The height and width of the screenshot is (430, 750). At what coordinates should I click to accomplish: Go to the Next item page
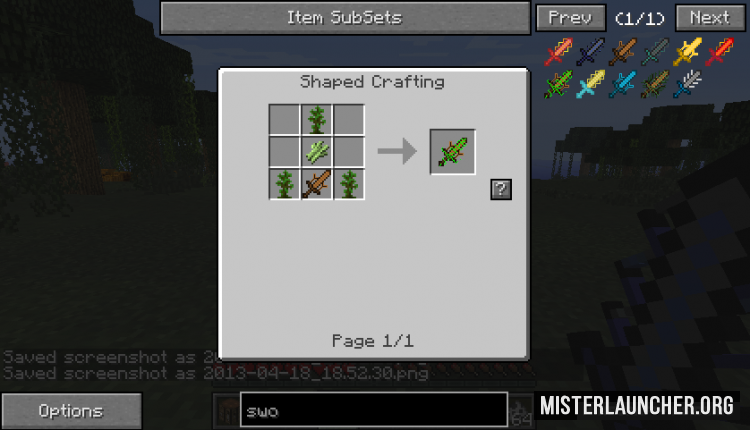coord(709,18)
